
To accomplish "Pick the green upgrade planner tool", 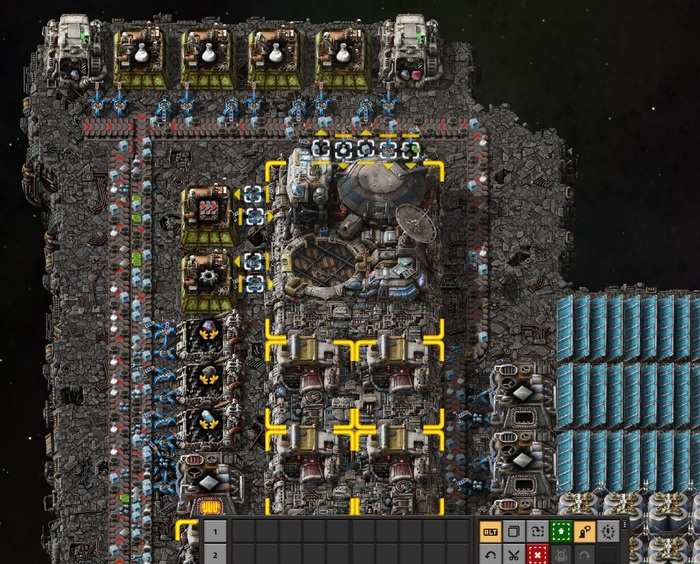I will click(560, 531).
